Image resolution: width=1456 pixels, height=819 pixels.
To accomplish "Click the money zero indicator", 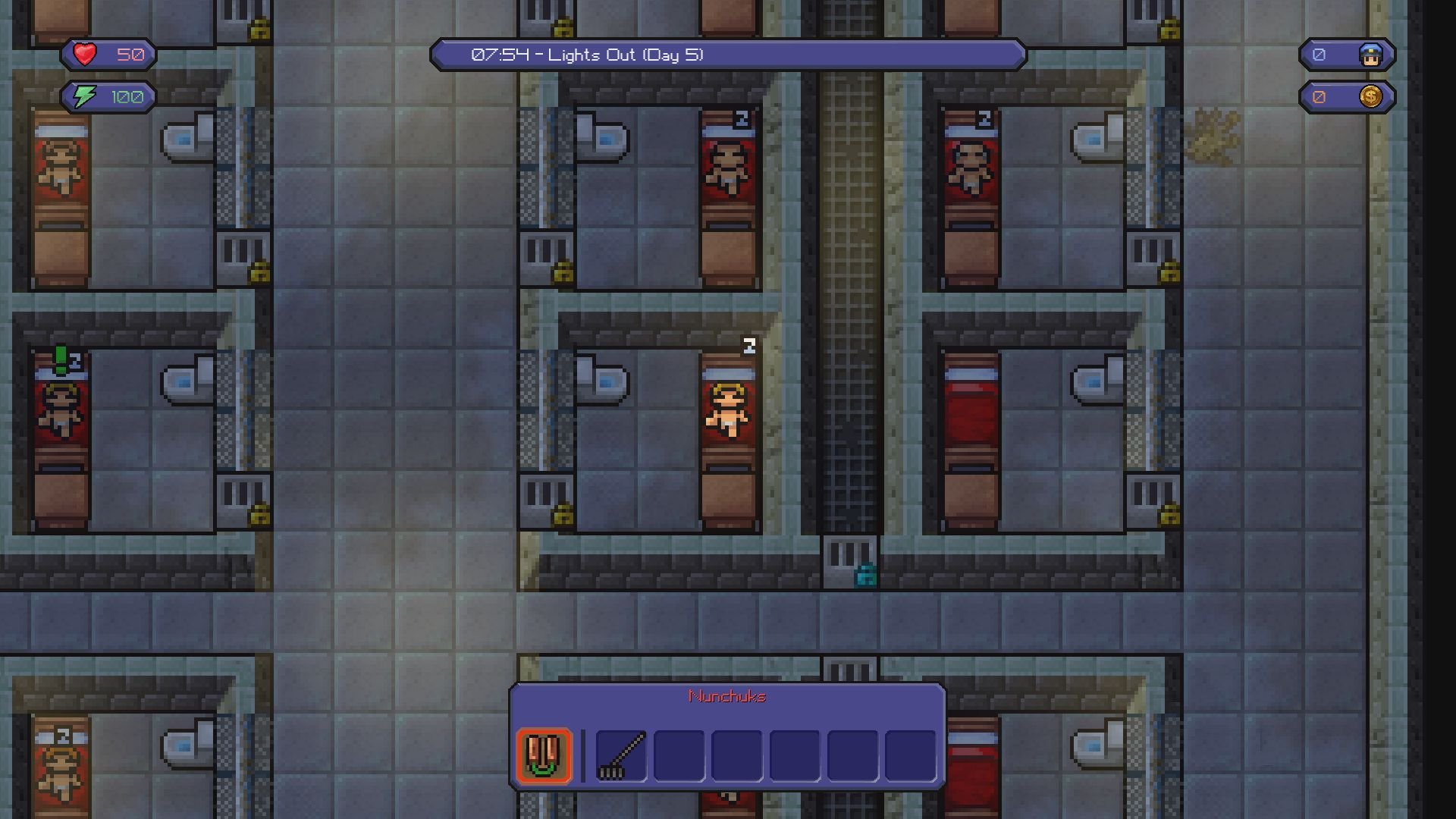I will click(x=1320, y=96).
